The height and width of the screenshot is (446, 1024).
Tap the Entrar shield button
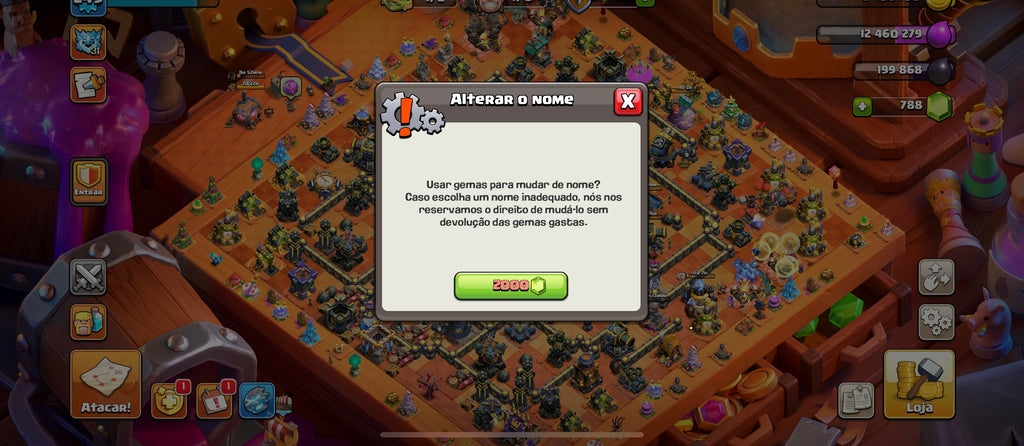(88, 182)
